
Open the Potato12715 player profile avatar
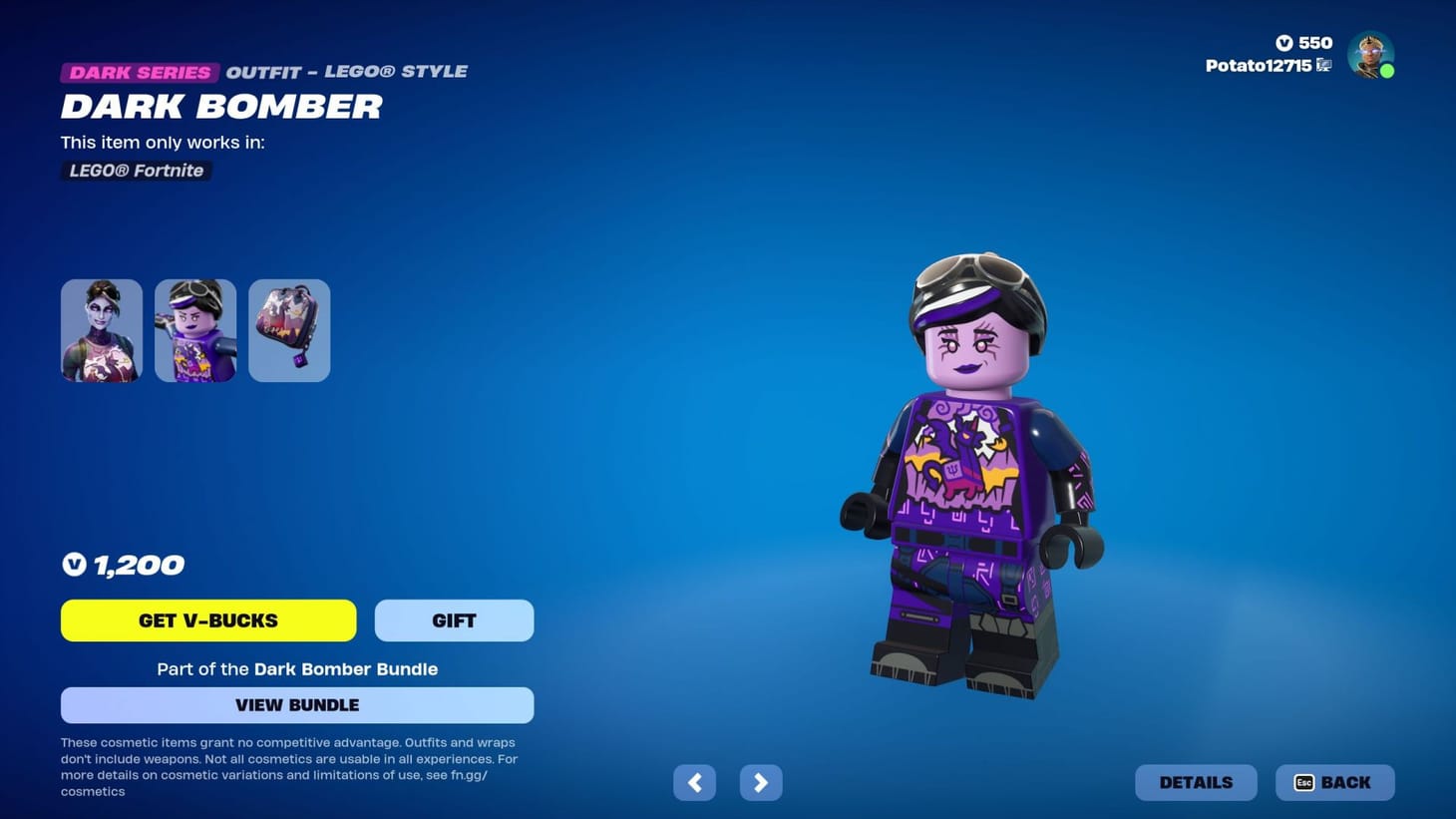click(1370, 55)
